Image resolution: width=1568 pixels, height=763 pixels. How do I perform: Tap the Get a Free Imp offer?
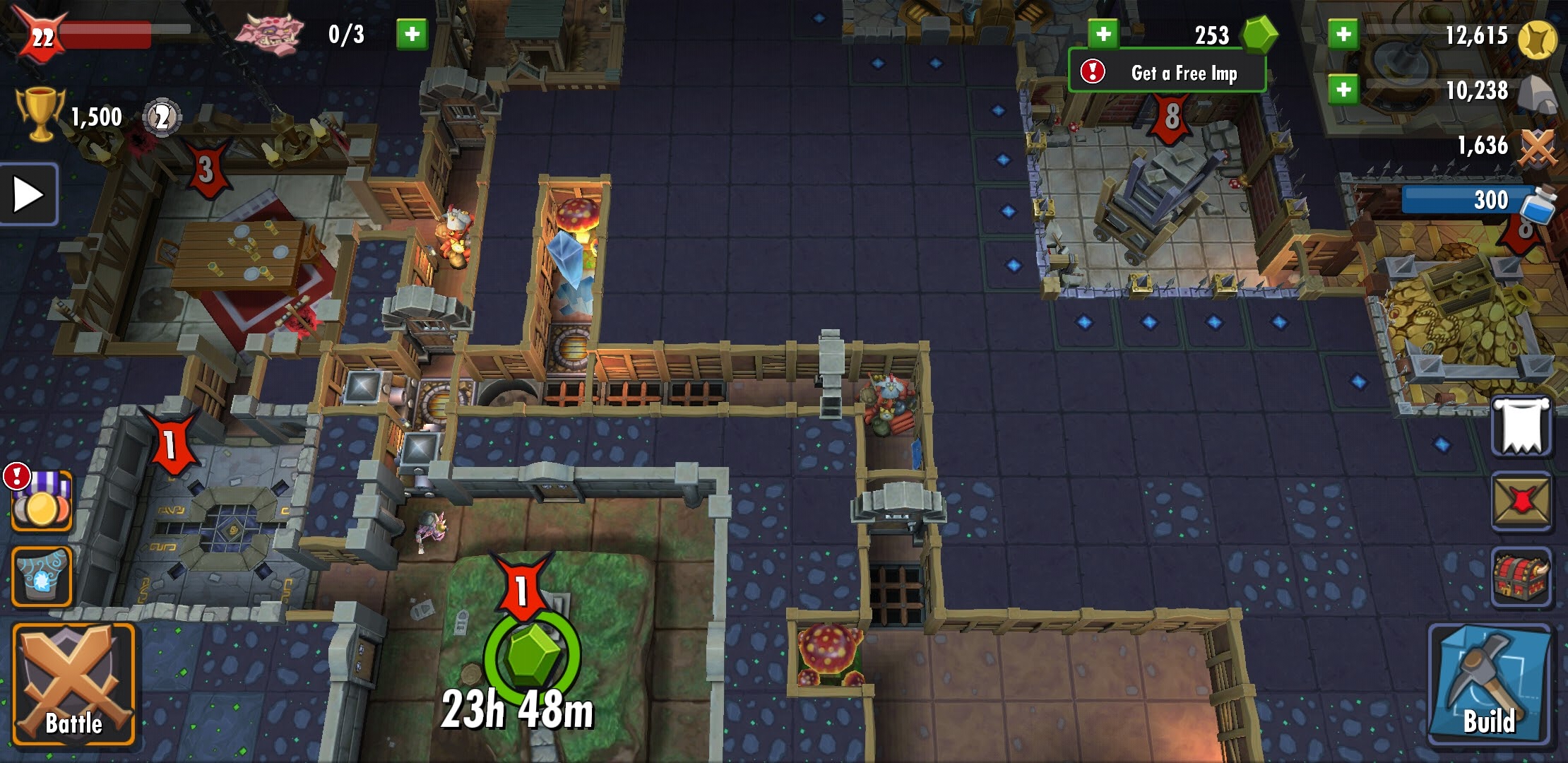point(1167,72)
